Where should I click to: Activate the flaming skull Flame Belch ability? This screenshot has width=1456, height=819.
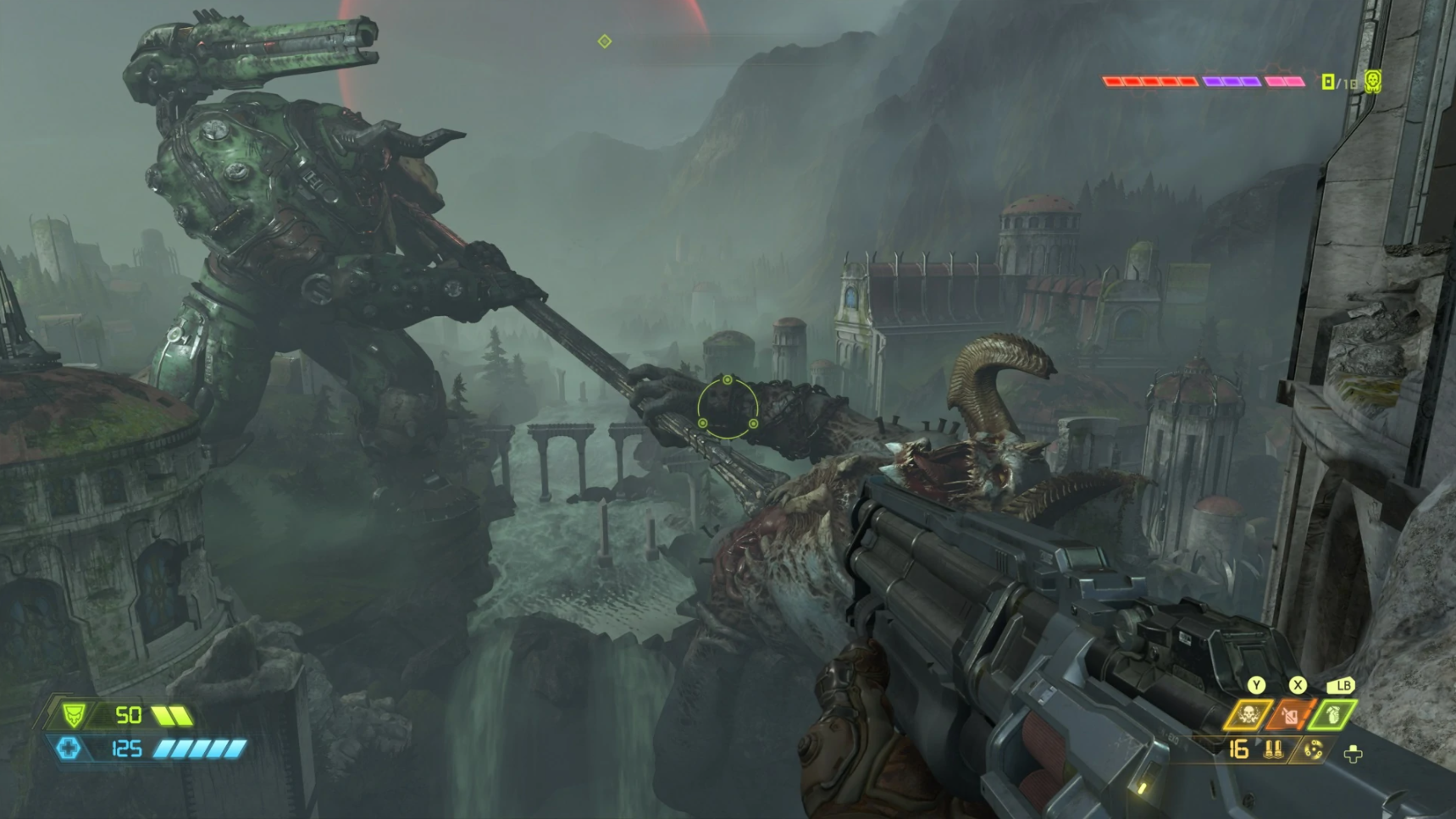click(1247, 716)
